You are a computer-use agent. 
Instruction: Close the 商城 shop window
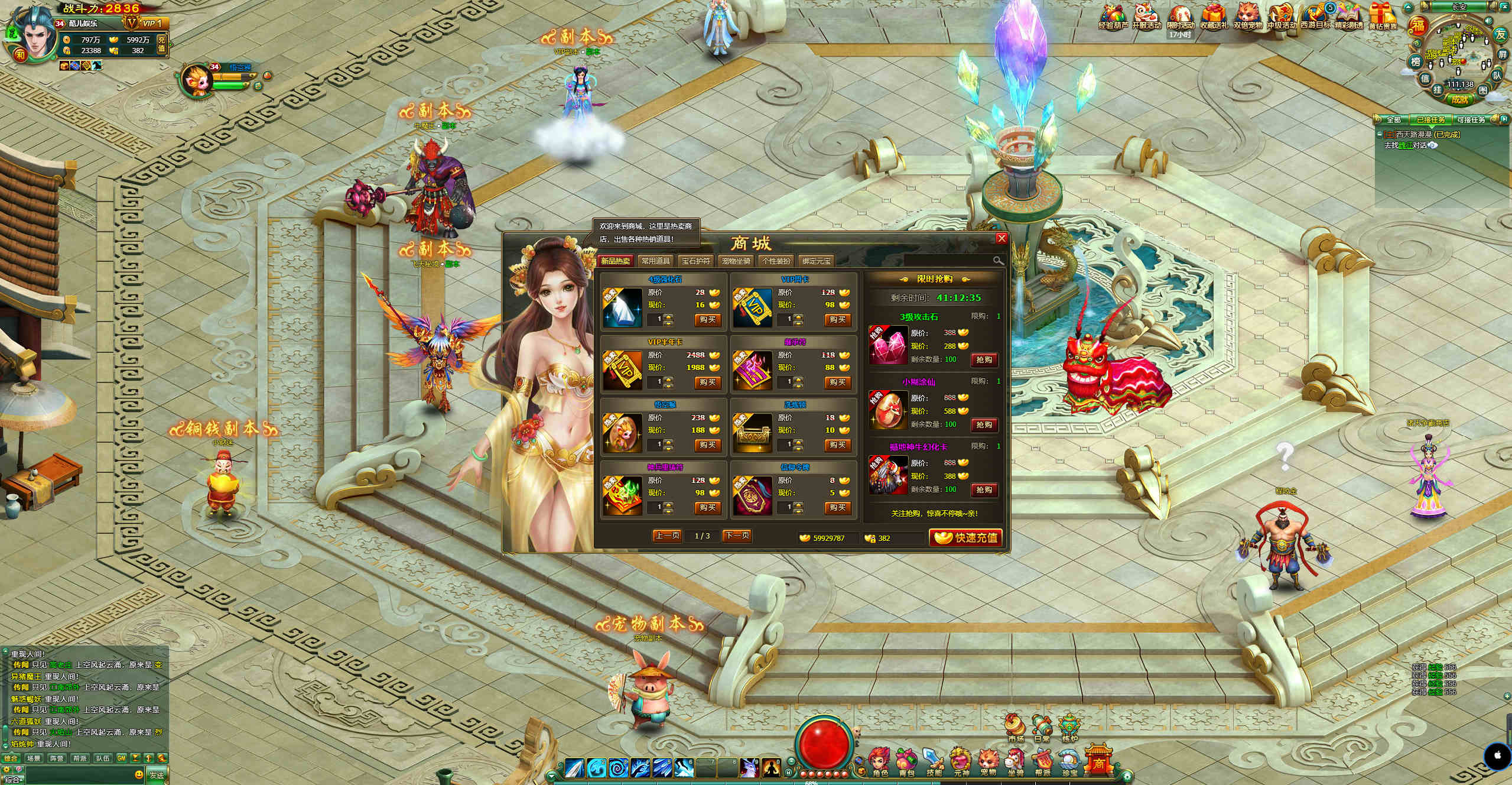(x=1001, y=238)
